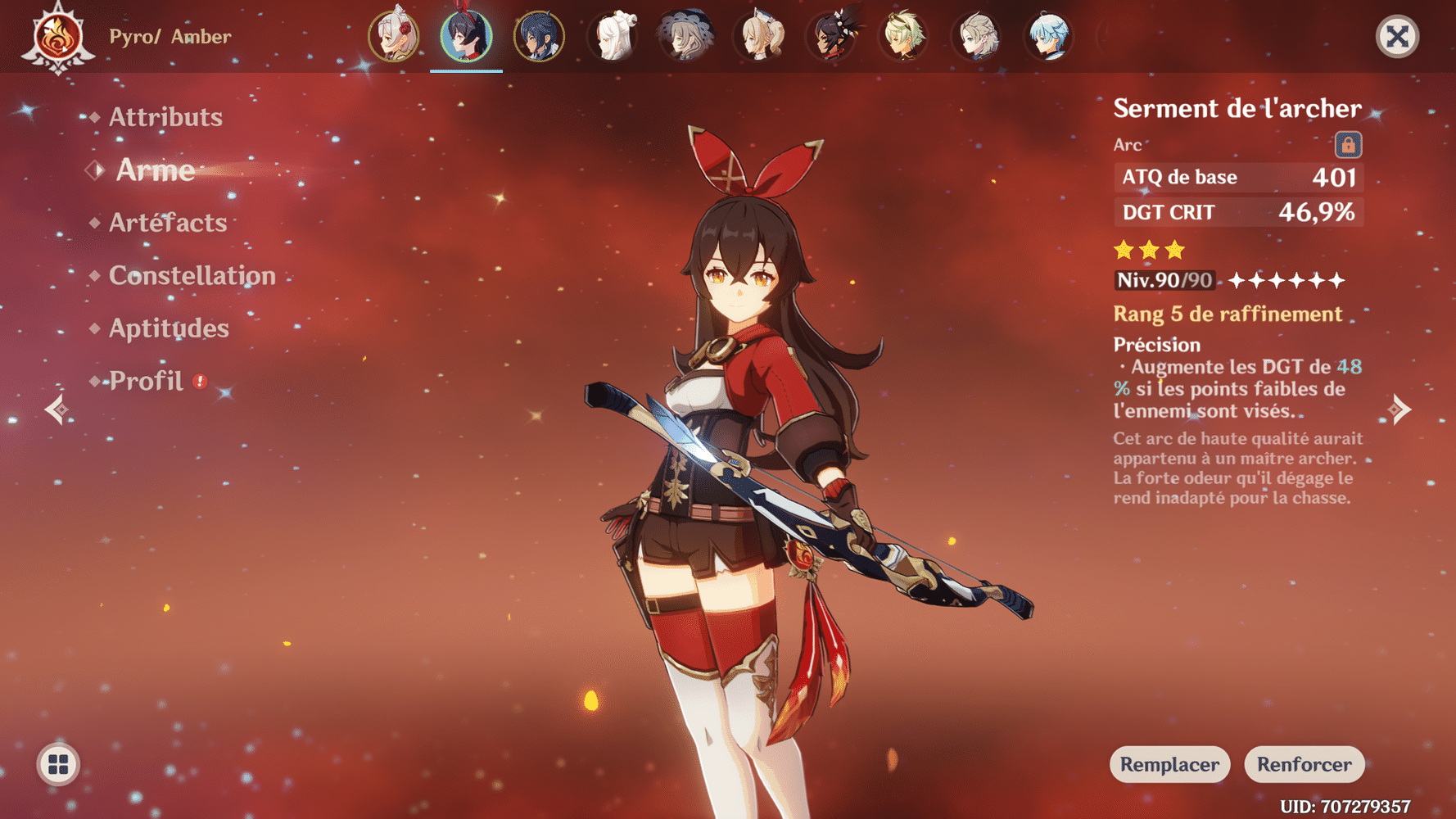Open the Profil section with notification badge
Viewport: 1456px width, 819px height.
coord(146,380)
